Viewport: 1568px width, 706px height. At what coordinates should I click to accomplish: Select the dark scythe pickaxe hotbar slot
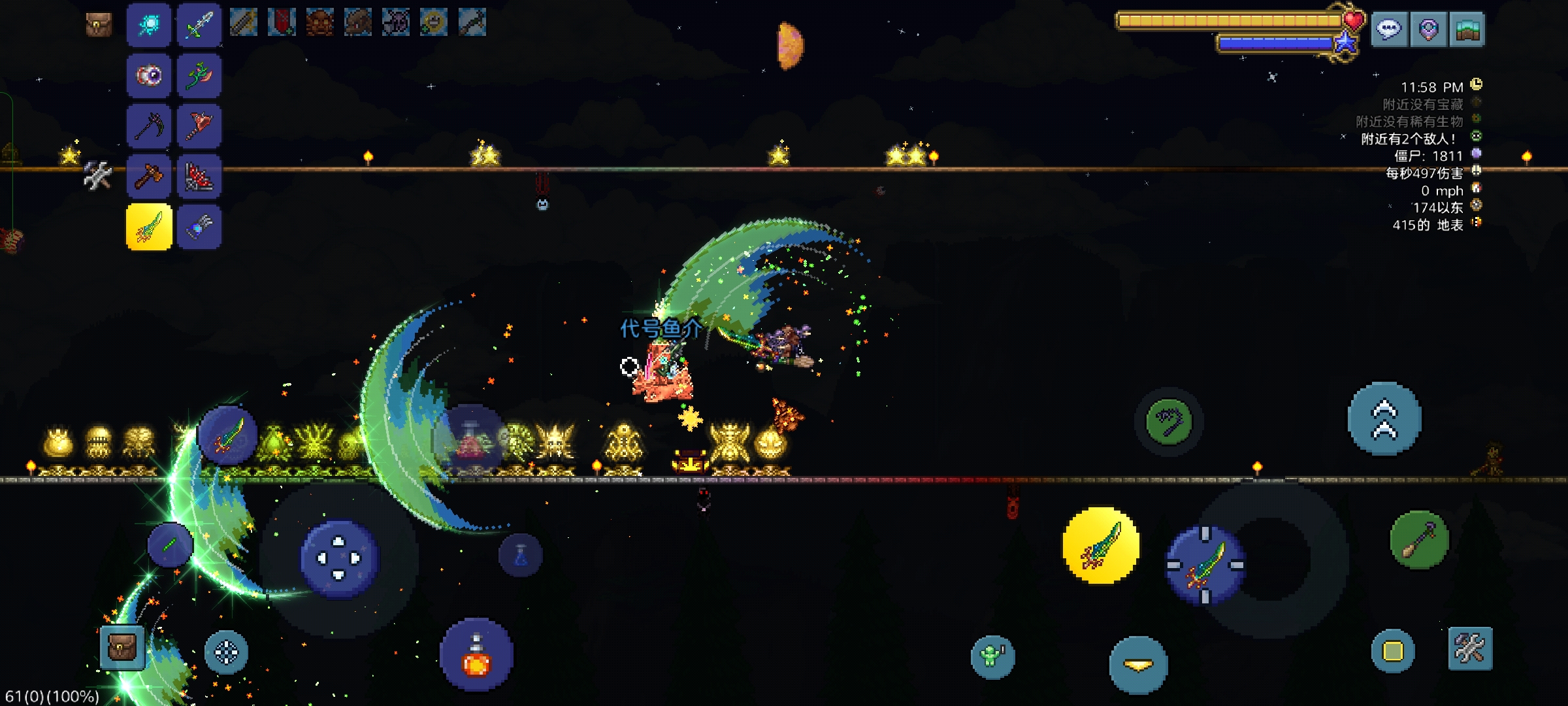pos(149,126)
